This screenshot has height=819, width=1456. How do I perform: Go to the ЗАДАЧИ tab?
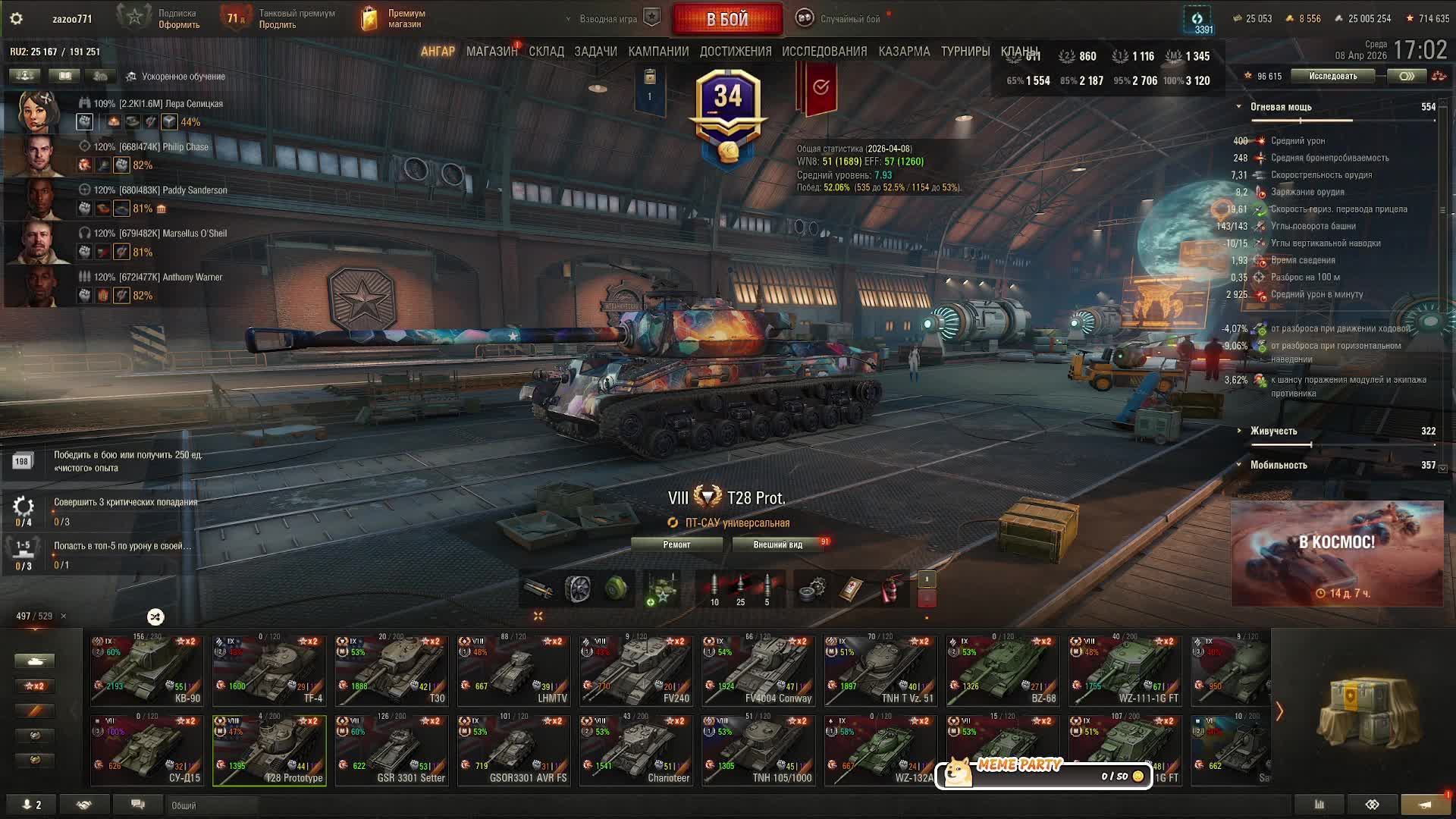point(595,52)
